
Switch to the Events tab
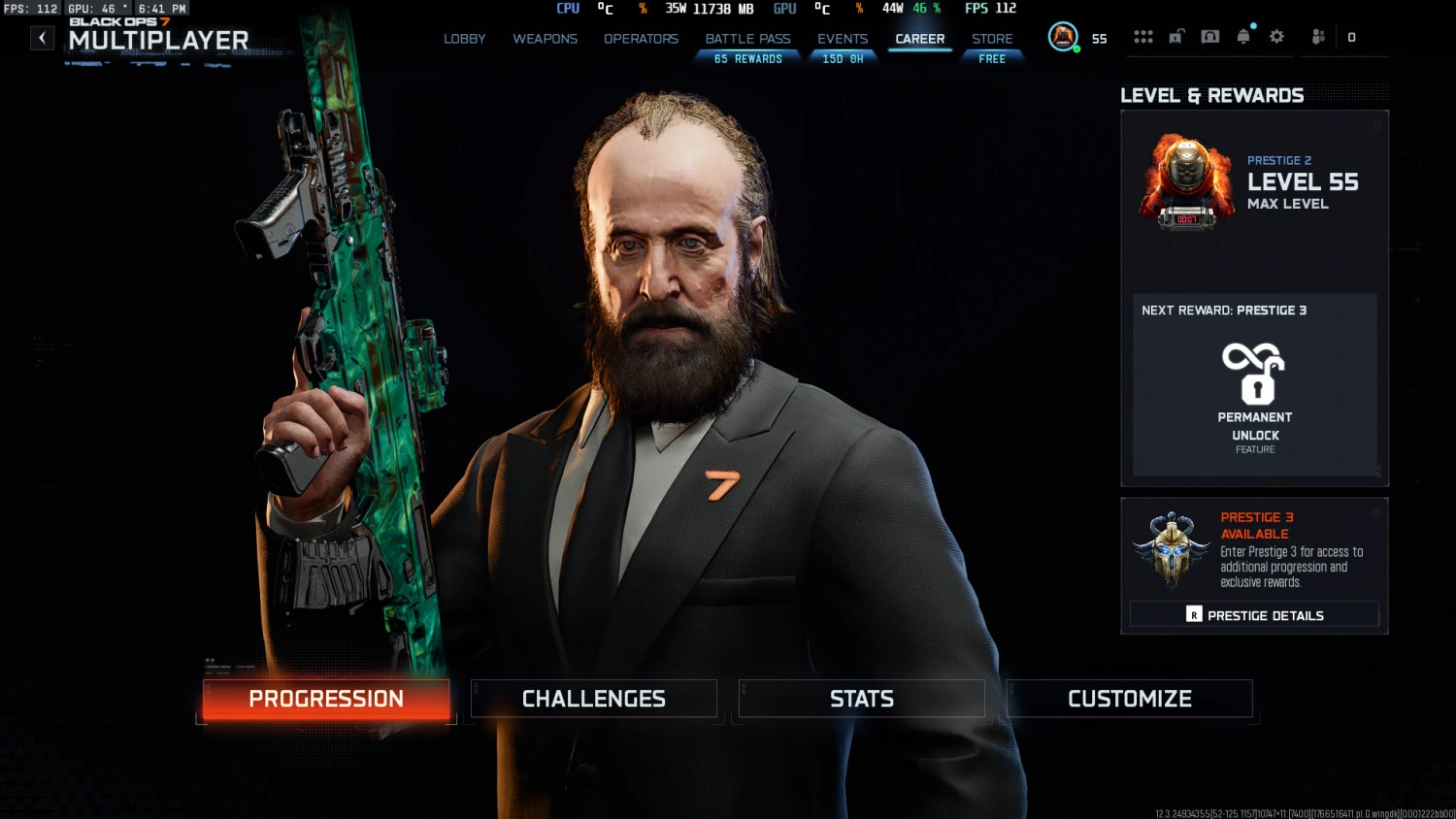click(x=843, y=39)
